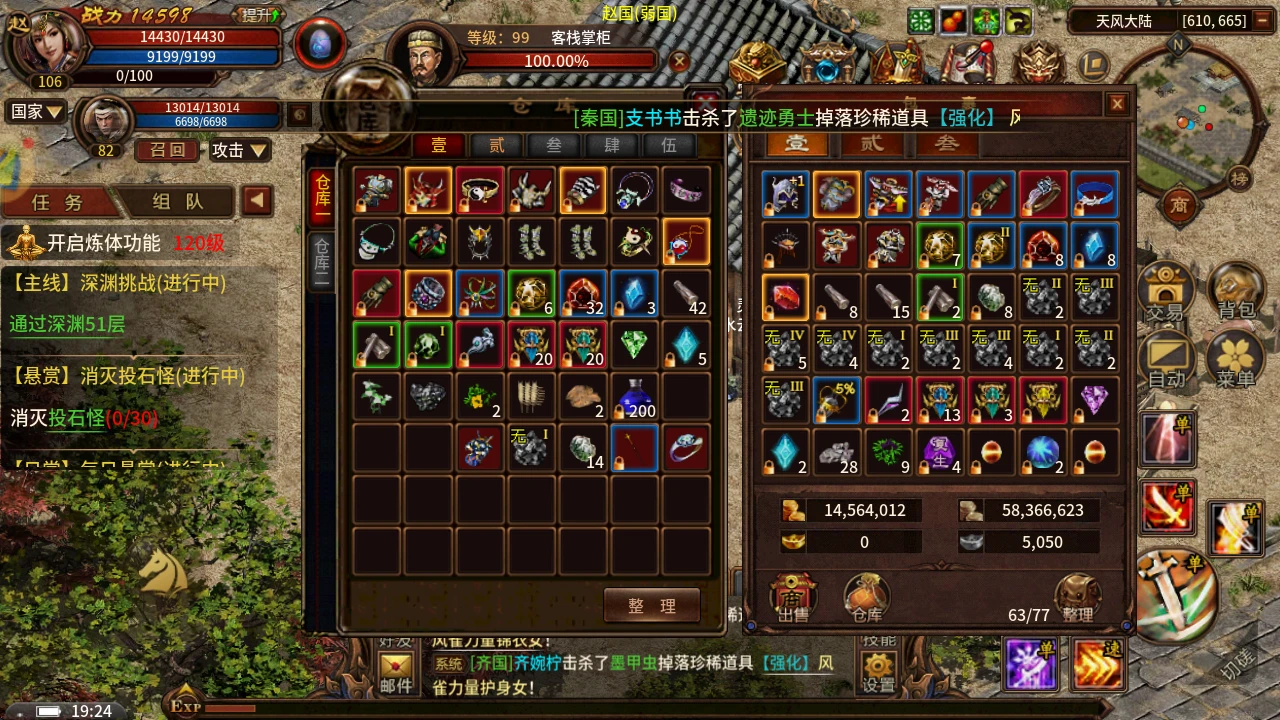Open the 菜单 menu button

[1236, 358]
